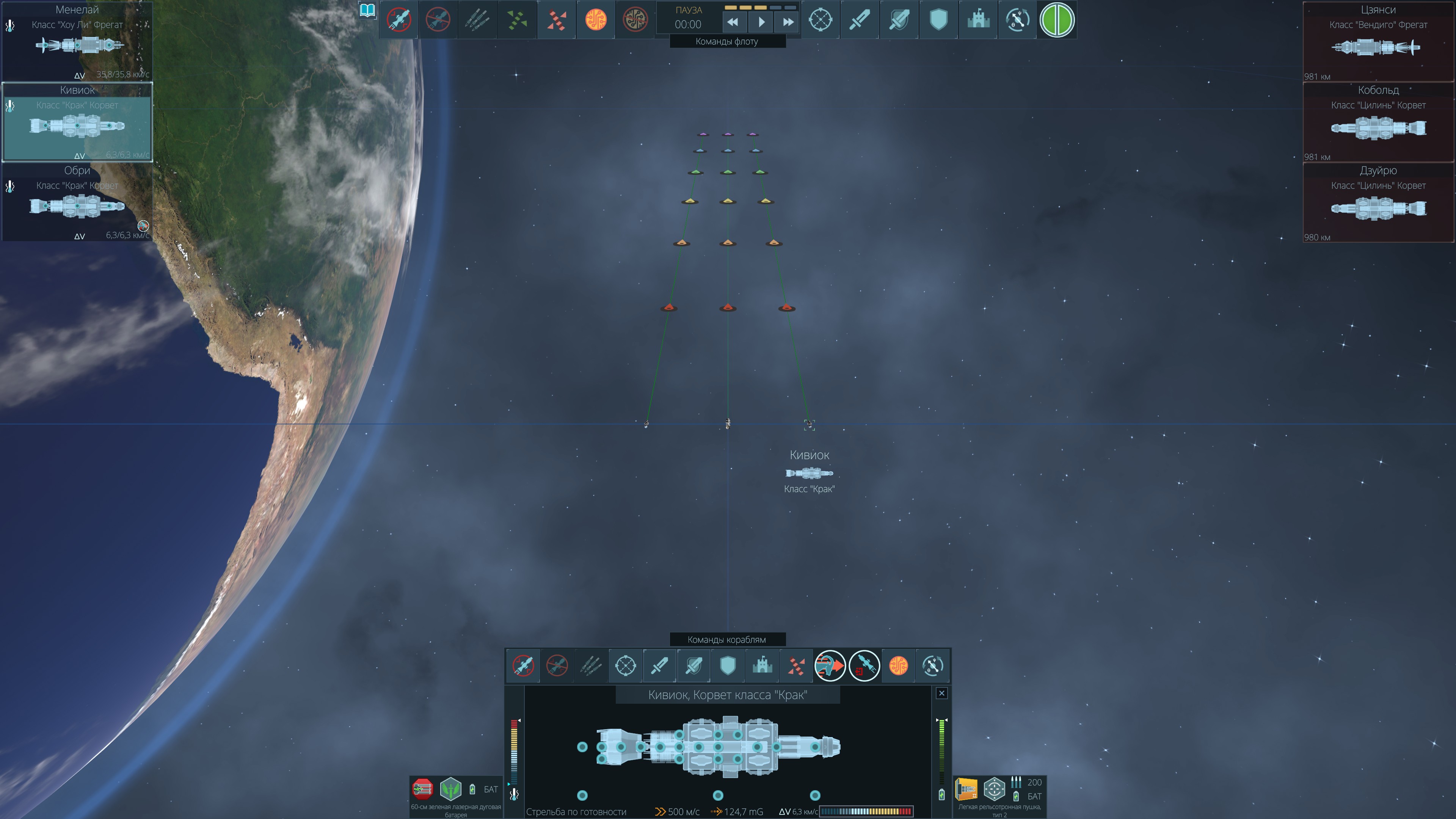Open the codex book icon

367,11
